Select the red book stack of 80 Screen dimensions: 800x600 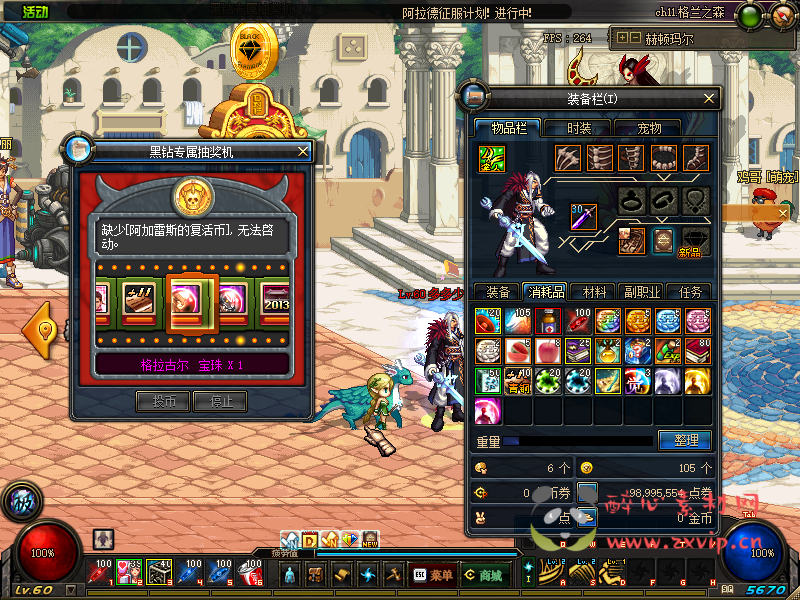697,350
